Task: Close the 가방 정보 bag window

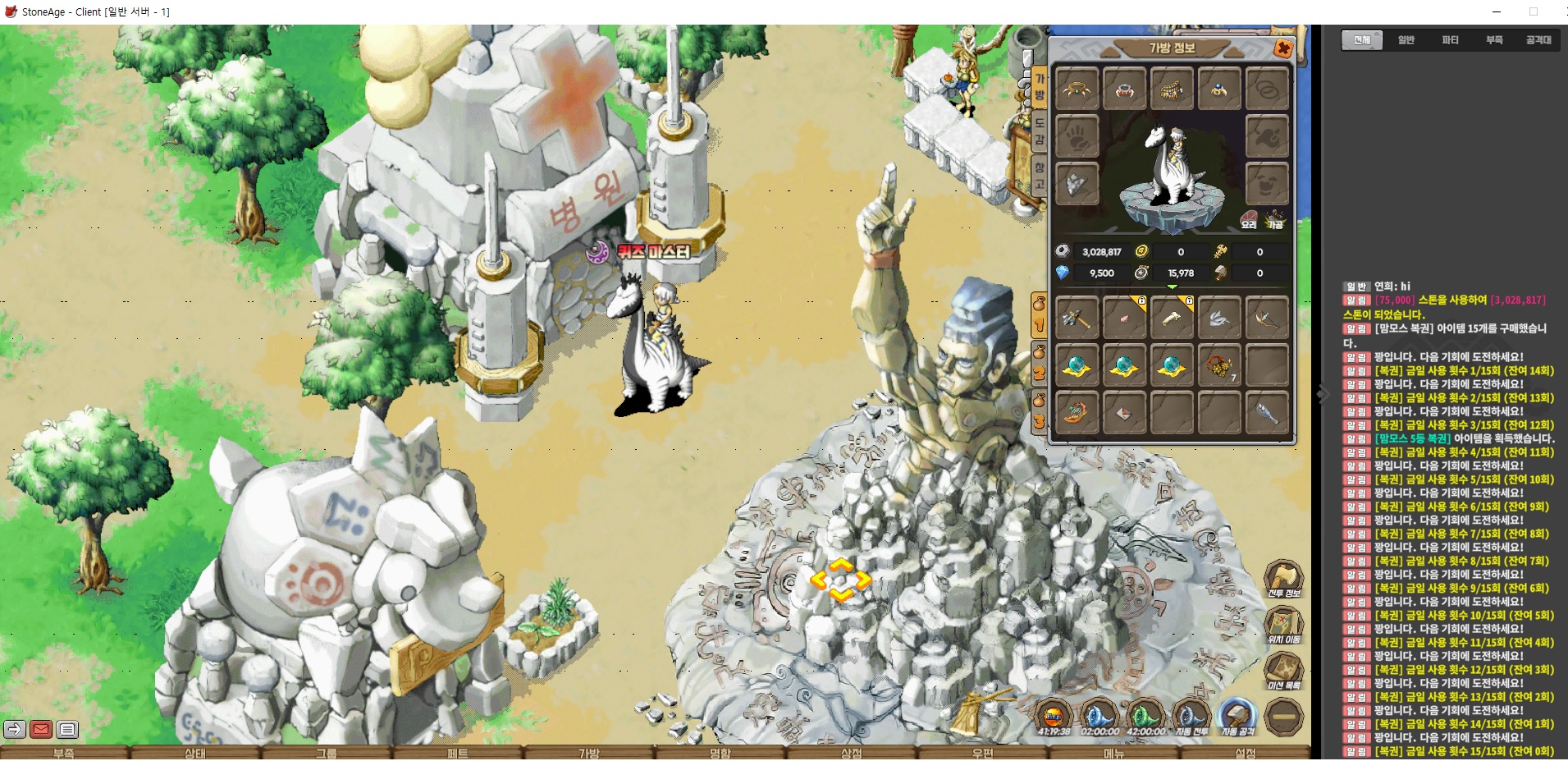Action: [1282, 48]
